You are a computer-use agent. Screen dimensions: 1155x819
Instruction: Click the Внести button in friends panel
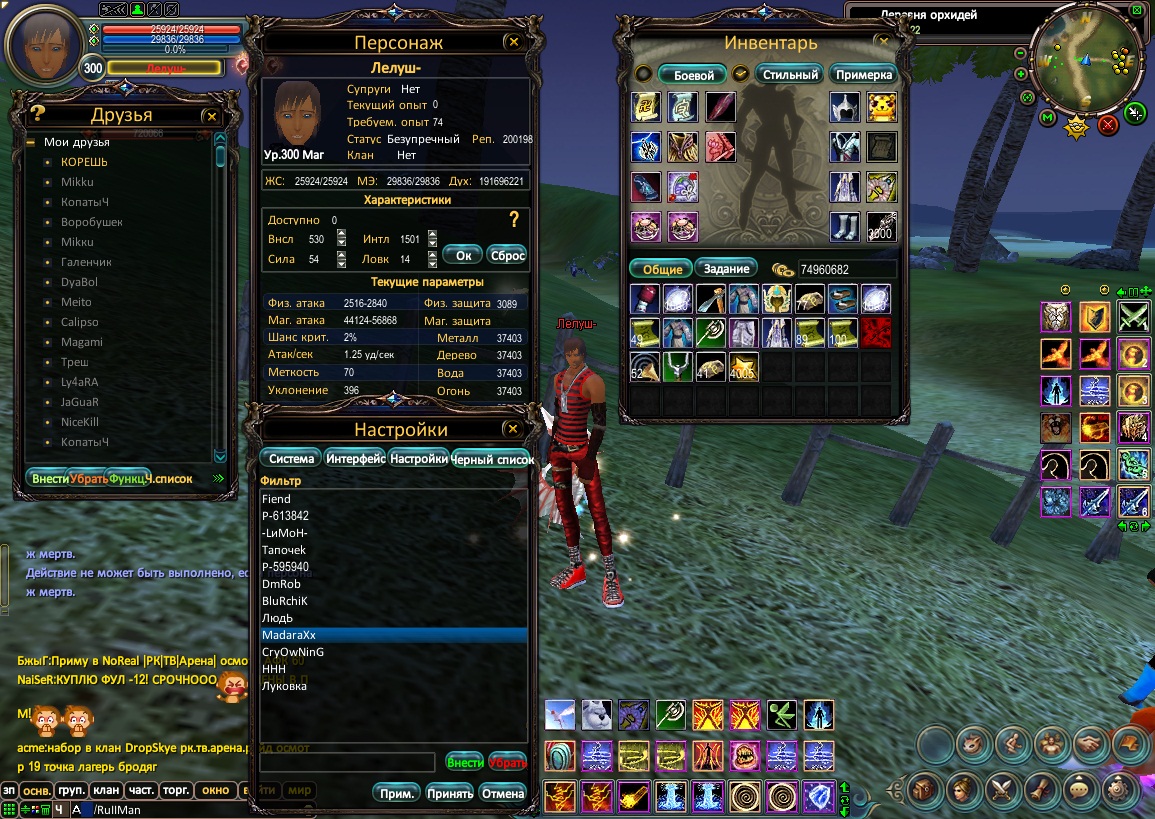49,479
